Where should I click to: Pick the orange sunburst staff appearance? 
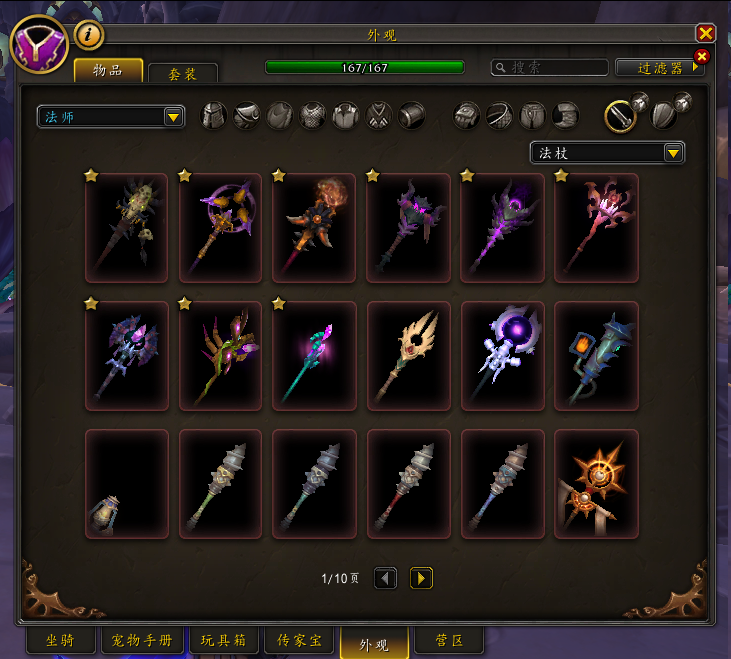596,485
